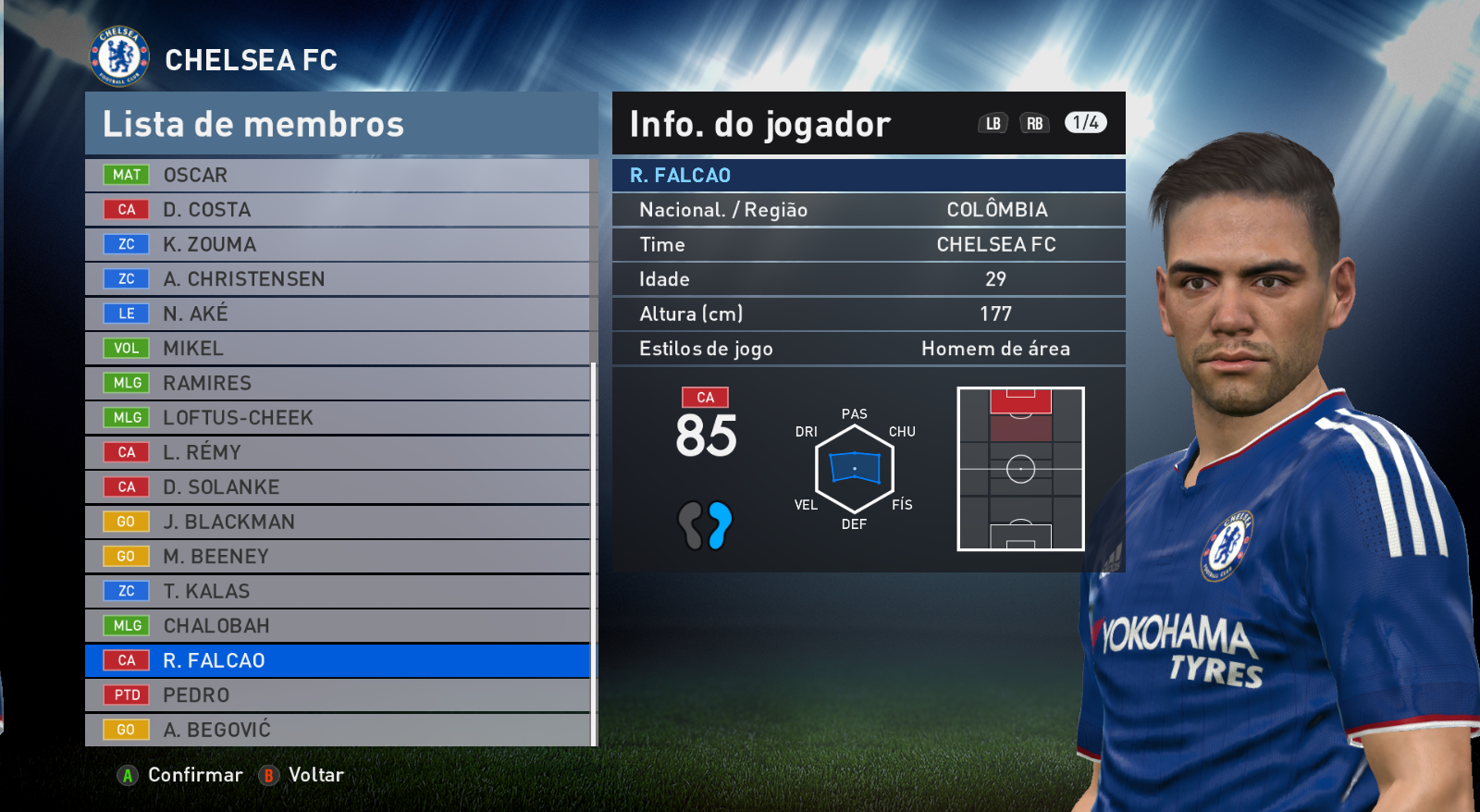The image size is (1480, 812).
Task: Choose Chalobah in the member list
Action: pos(338,626)
